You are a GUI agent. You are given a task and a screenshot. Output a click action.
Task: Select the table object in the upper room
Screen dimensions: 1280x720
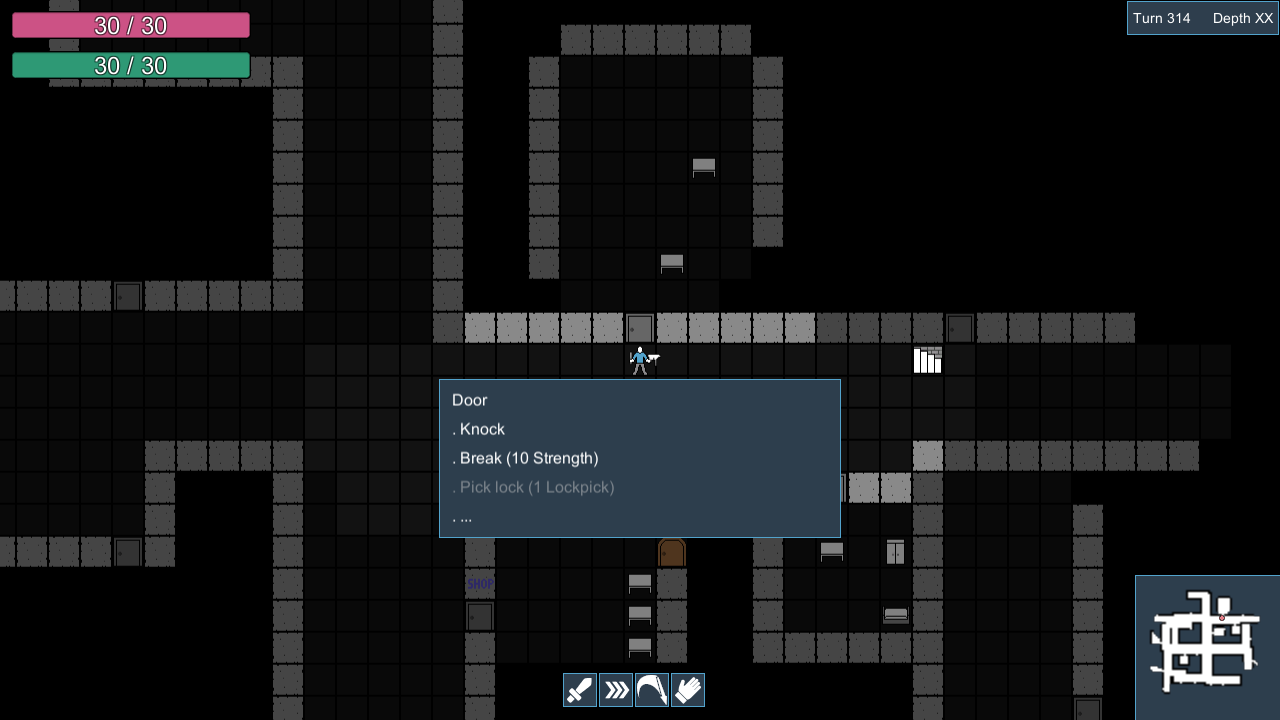click(704, 167)
